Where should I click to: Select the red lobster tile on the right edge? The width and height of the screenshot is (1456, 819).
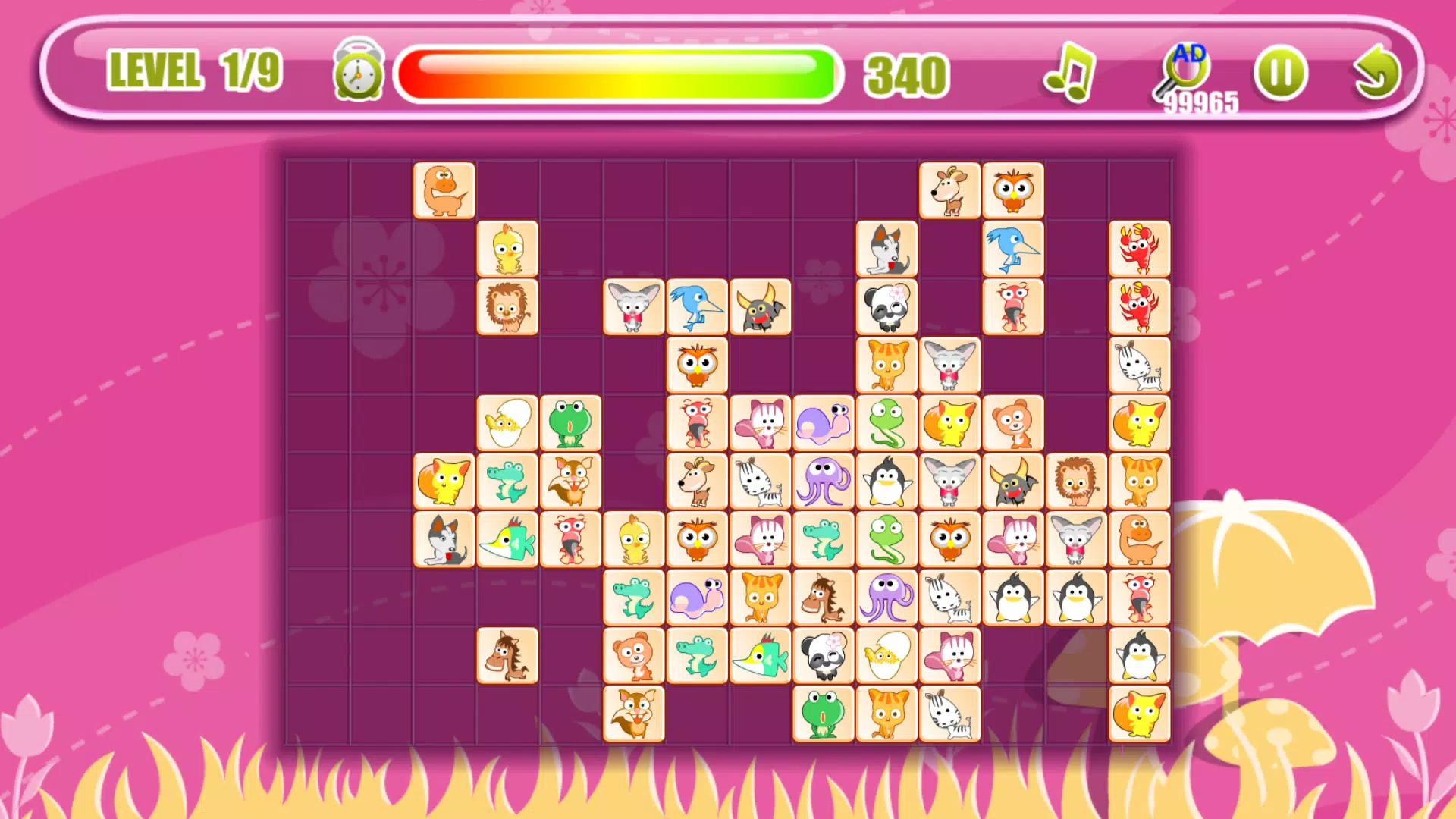point(1139,250)
